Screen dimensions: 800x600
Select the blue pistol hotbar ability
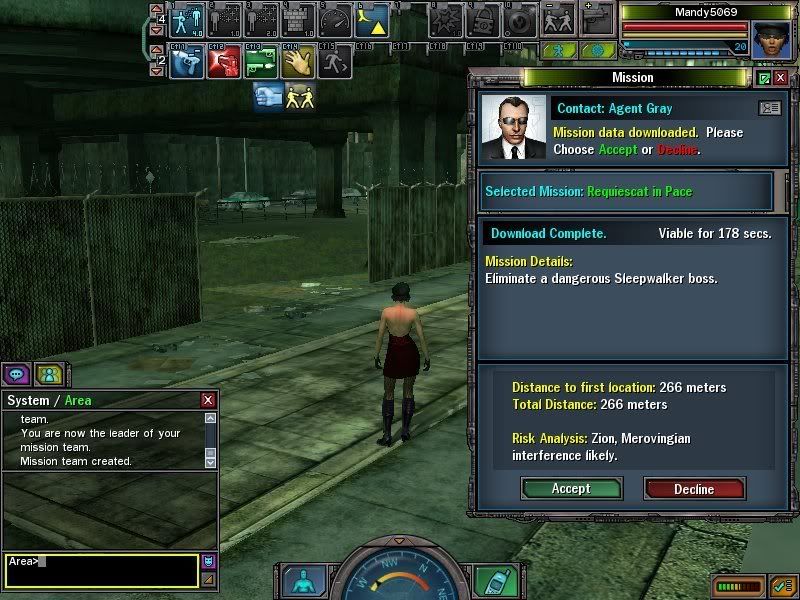(x=186, y=62)
